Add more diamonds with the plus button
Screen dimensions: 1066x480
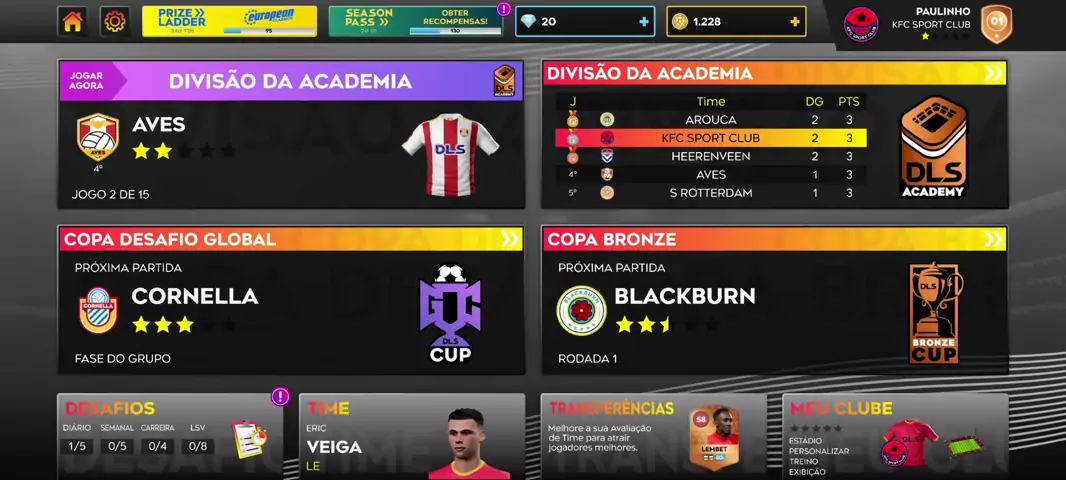tap(643, 21)
